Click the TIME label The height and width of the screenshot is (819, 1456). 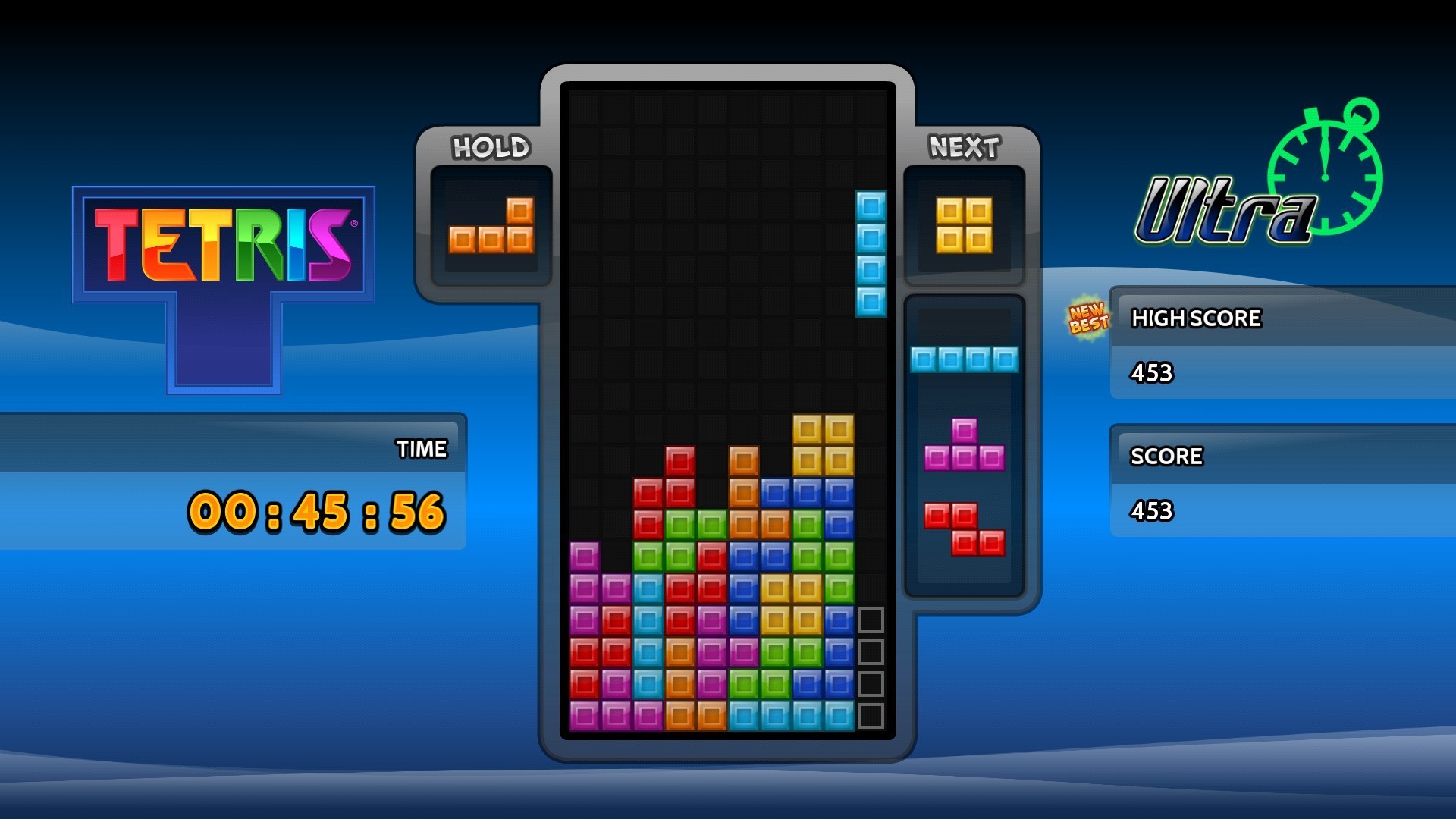(422, 449)
